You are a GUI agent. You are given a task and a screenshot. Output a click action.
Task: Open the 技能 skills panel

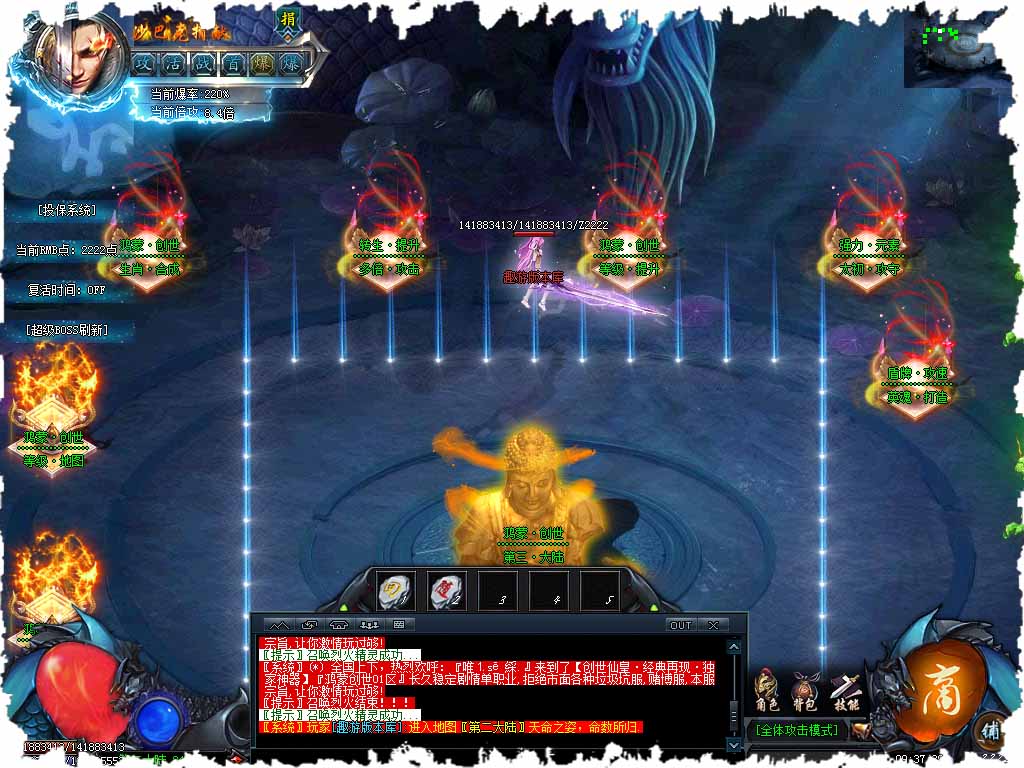[x=843, y=690]
